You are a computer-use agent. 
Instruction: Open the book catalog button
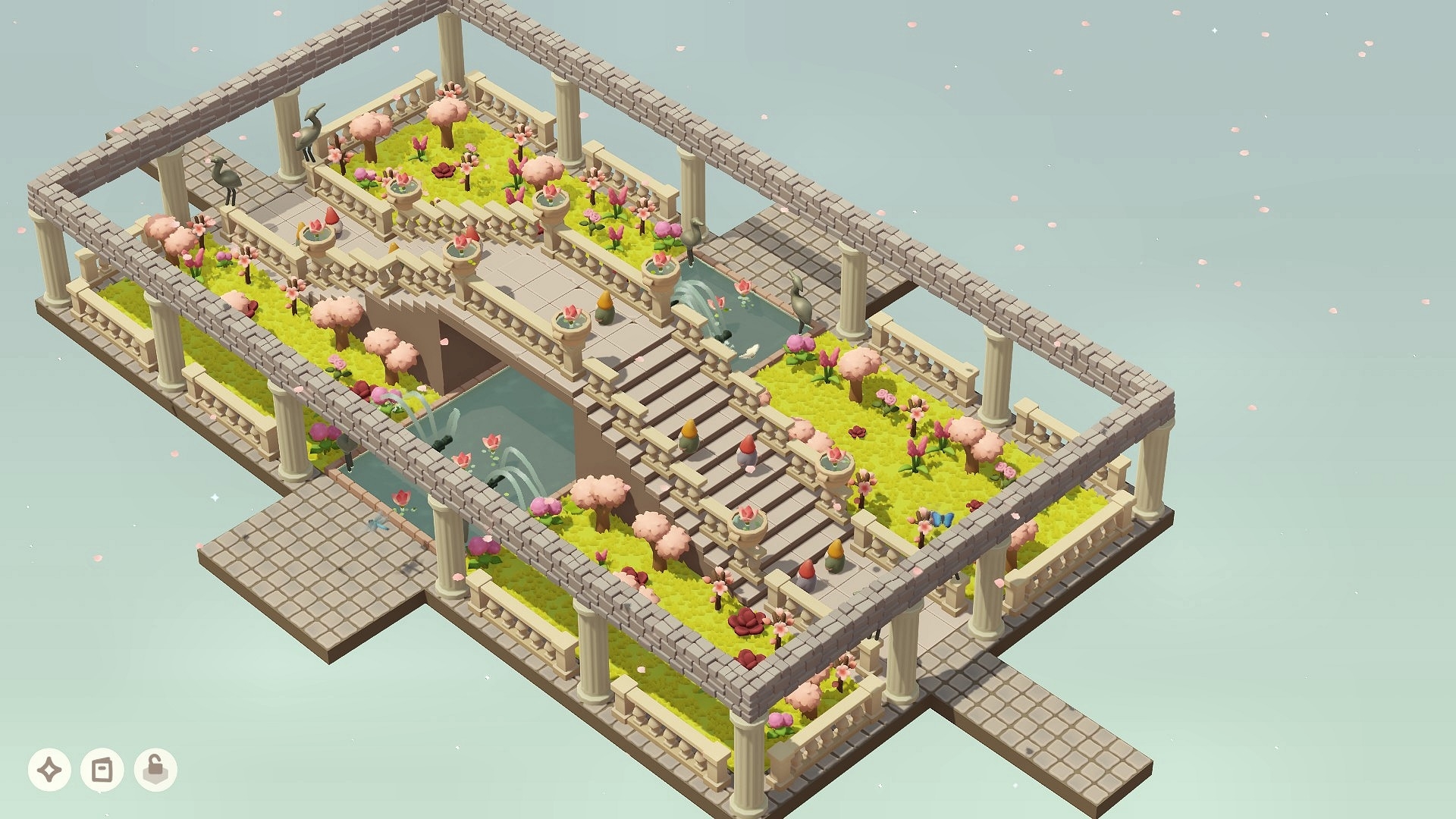[102, 770]
